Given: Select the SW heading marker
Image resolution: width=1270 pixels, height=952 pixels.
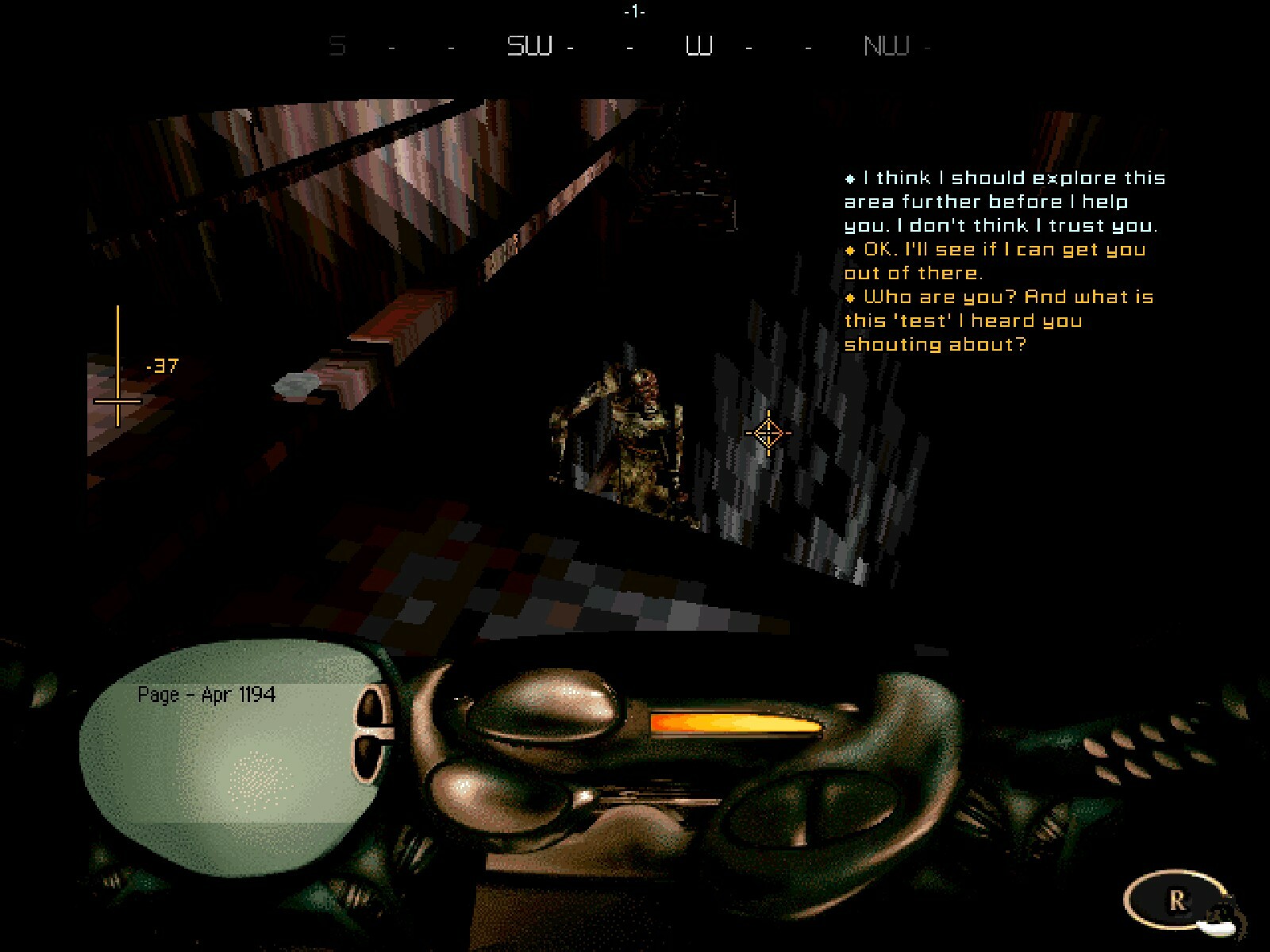Looking at the screenshot, I should [x=529, y=46].
